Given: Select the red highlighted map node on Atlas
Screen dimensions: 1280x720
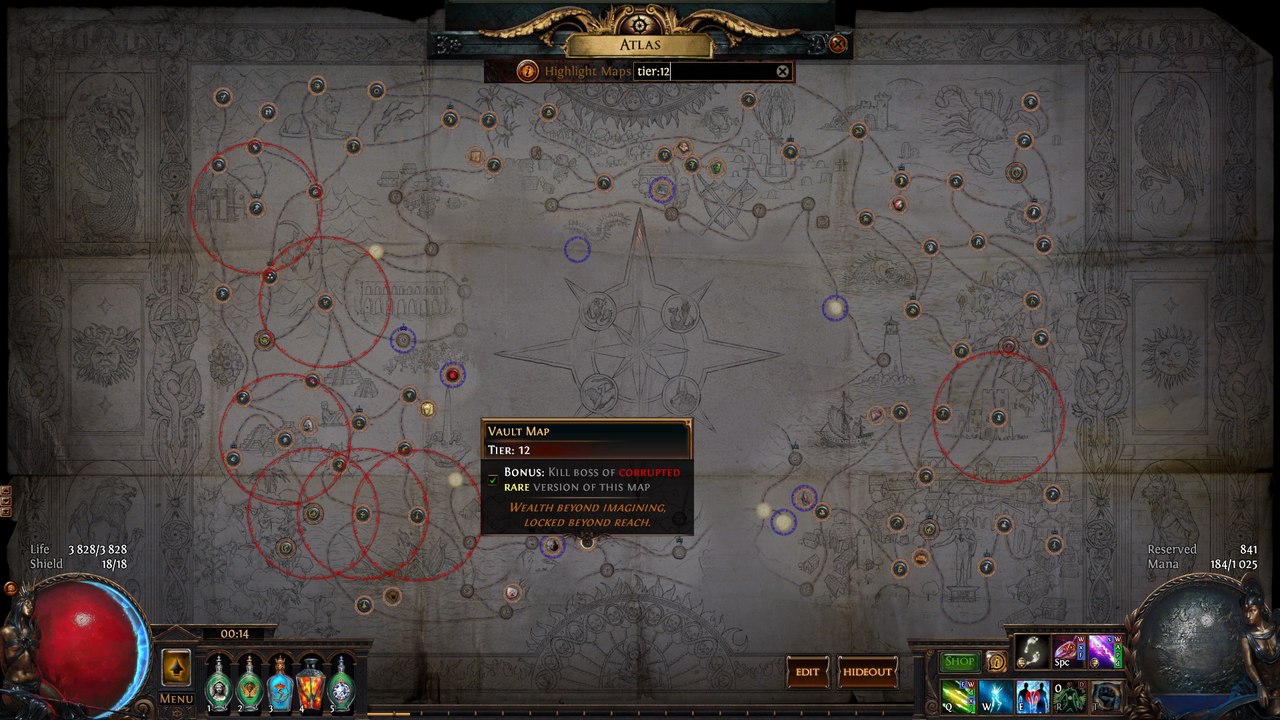Looking at the screenshot, I should (453, 375).
